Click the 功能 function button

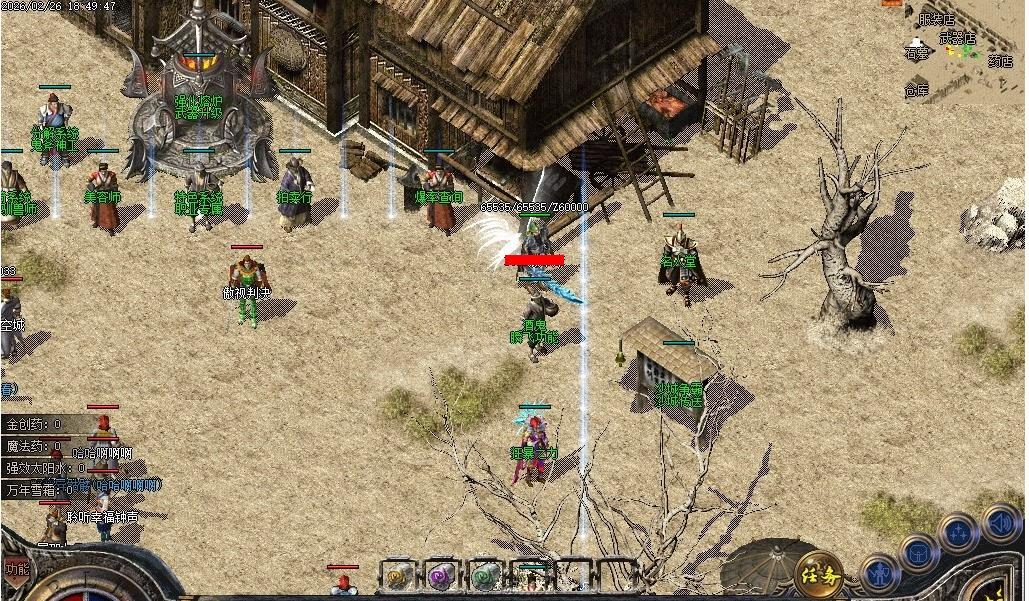click(x=16, y=569)
